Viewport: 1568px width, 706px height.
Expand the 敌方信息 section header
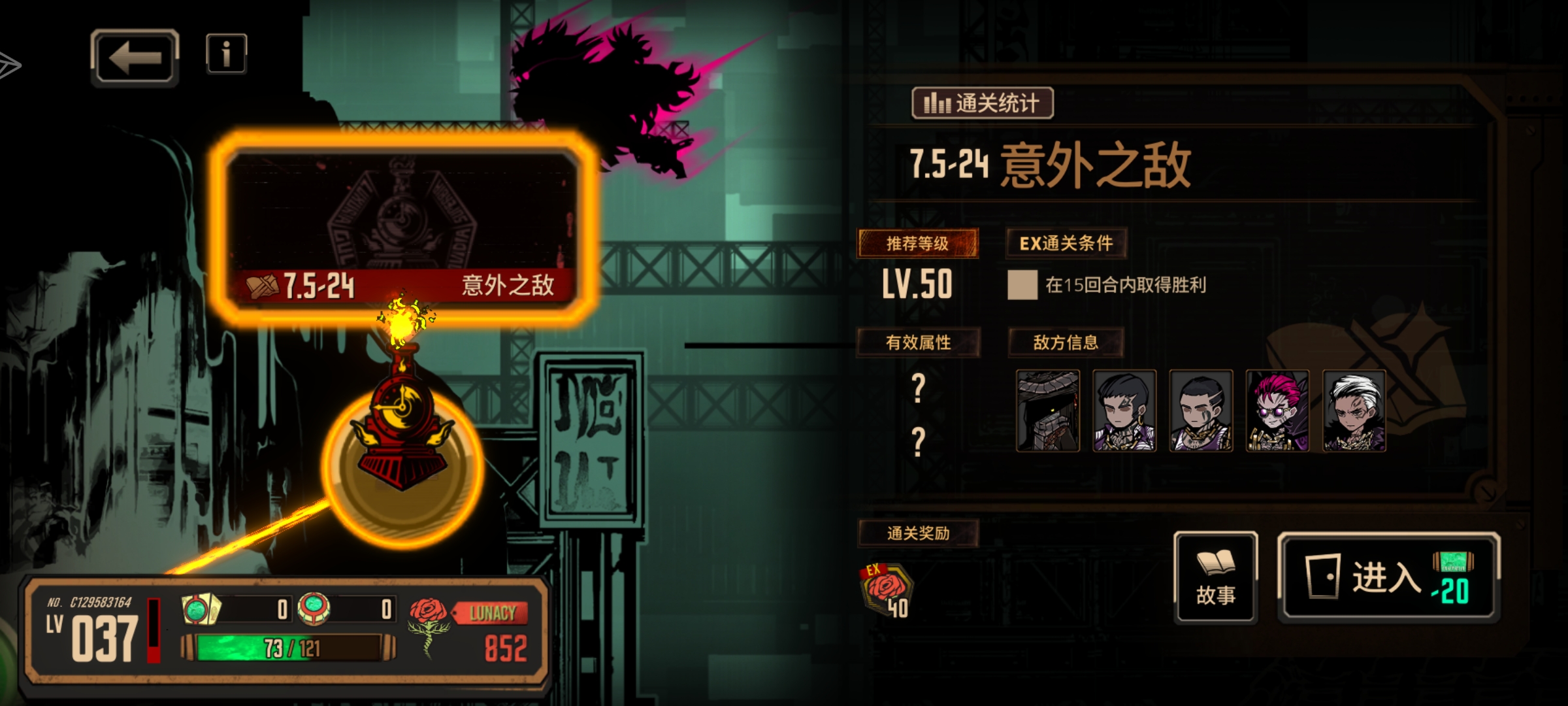point(1066,343)
